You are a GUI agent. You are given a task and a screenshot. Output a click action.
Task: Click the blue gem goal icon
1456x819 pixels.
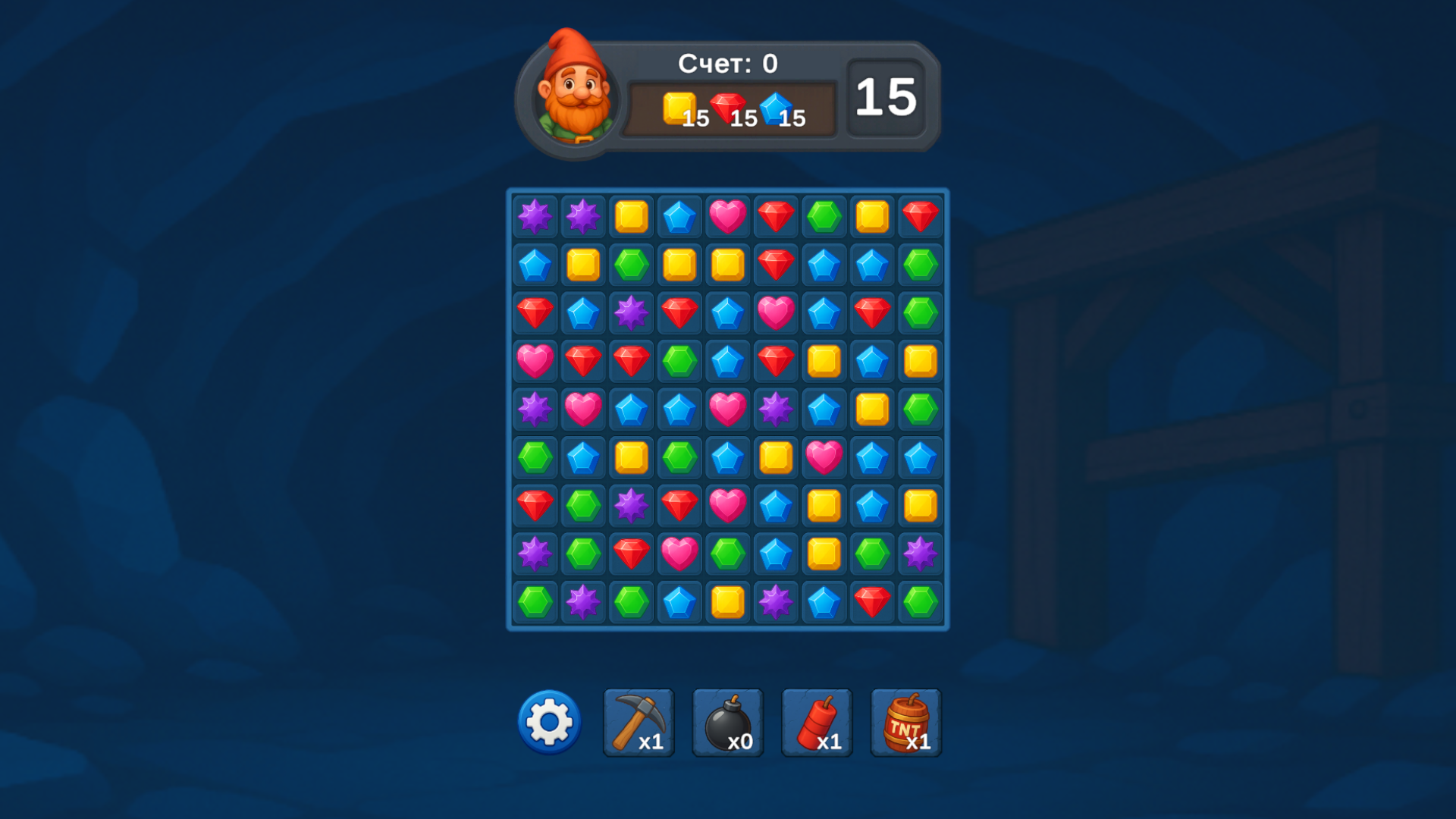pyautogui.click(x=775, y=108)
